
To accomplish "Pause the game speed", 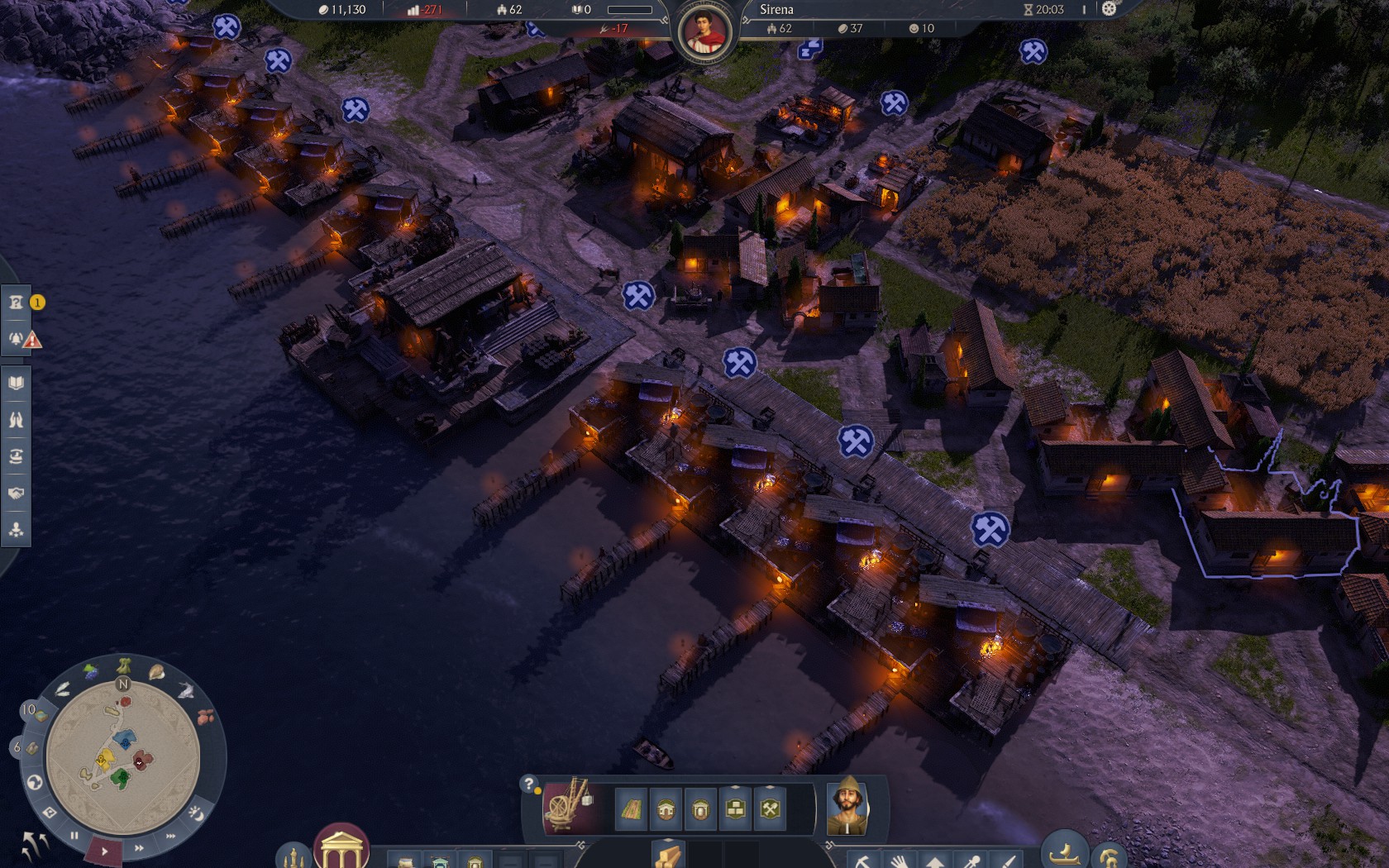I will click(x=74, y=836).
